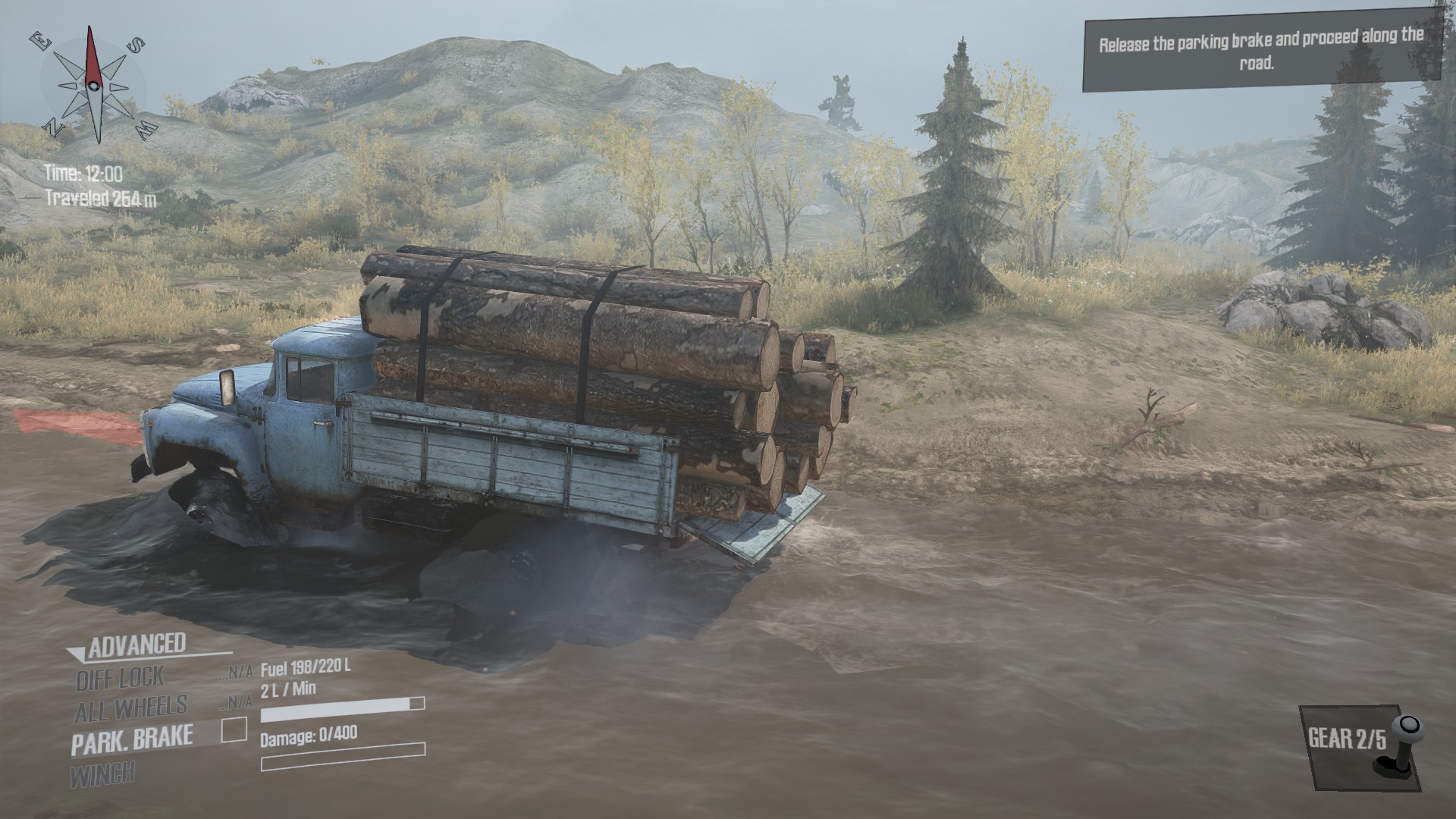
Task: Click the gear shifter panel
Action: [1360, 746]
